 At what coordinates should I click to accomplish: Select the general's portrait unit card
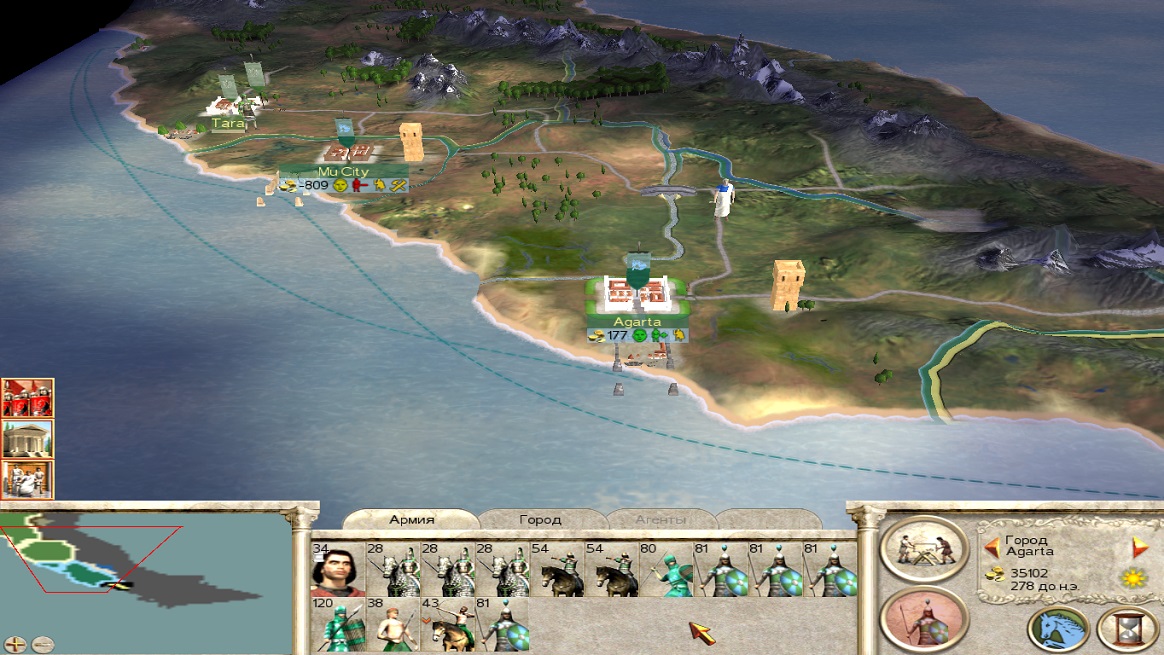[337, 569]
